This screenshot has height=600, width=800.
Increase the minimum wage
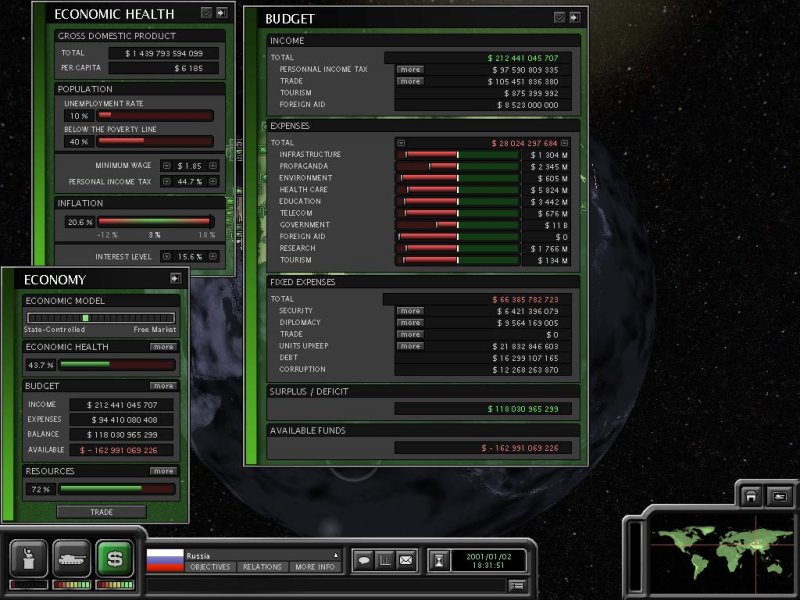point(211,165)
